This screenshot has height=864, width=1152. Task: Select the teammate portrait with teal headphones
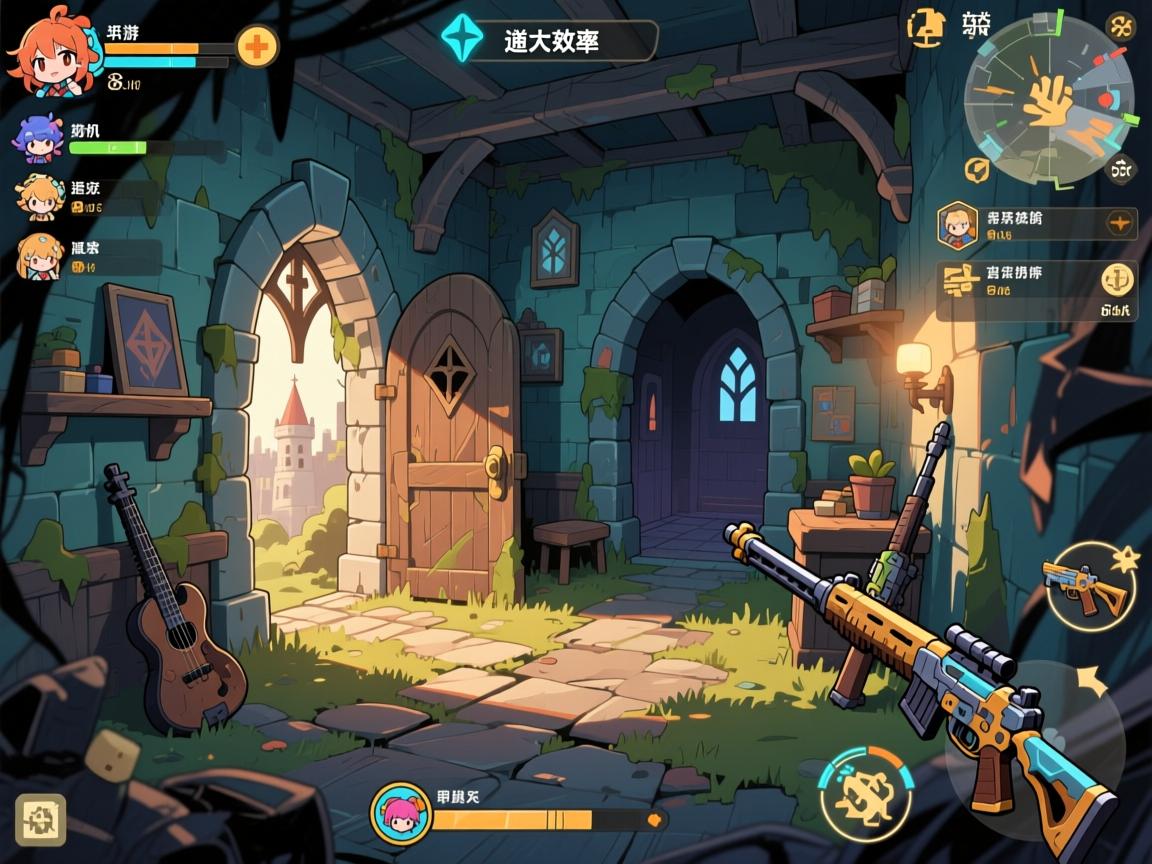40,197
